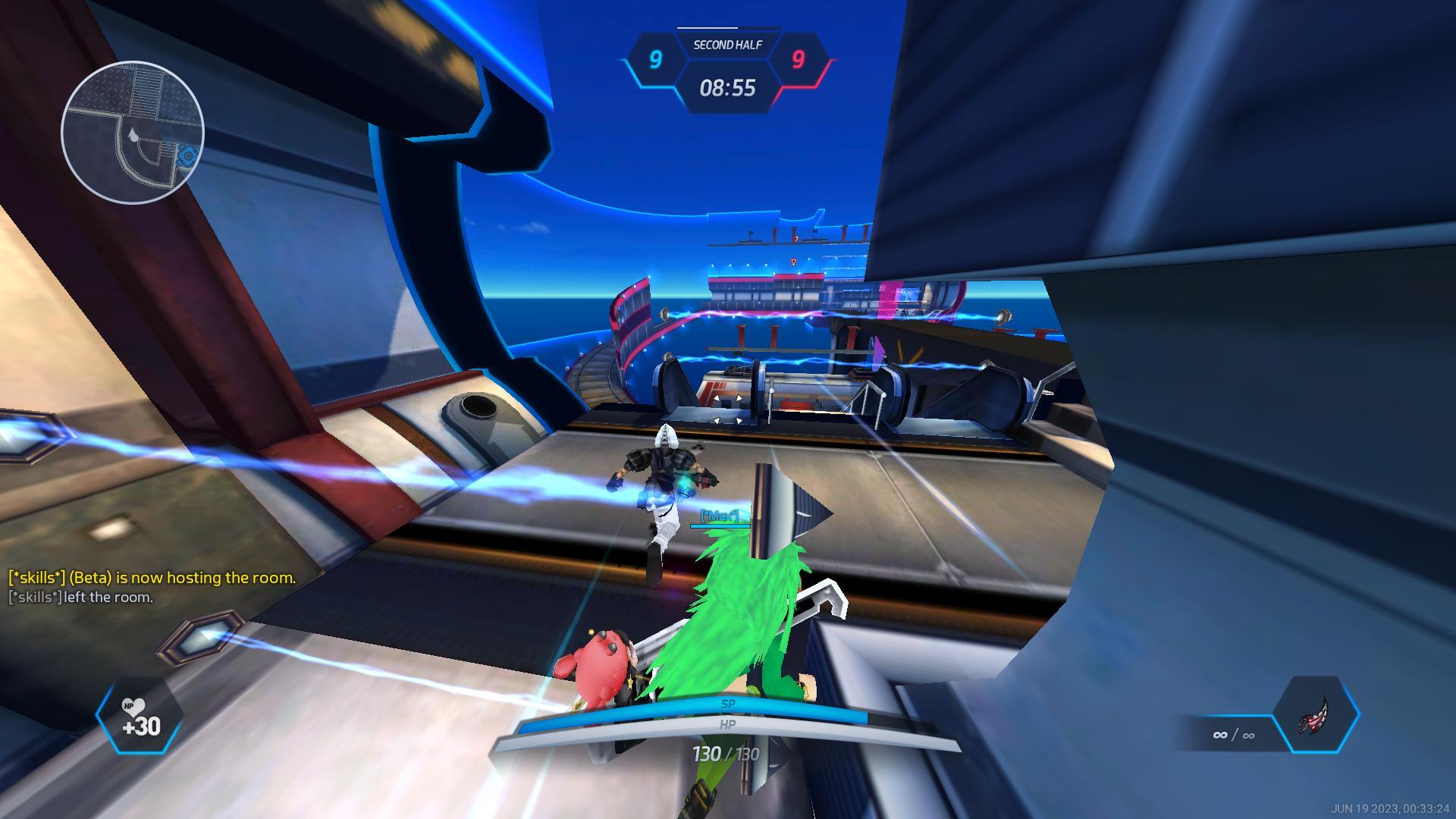1456x819 pixels.
Task: Click the circular minimap
Action: 133,133
